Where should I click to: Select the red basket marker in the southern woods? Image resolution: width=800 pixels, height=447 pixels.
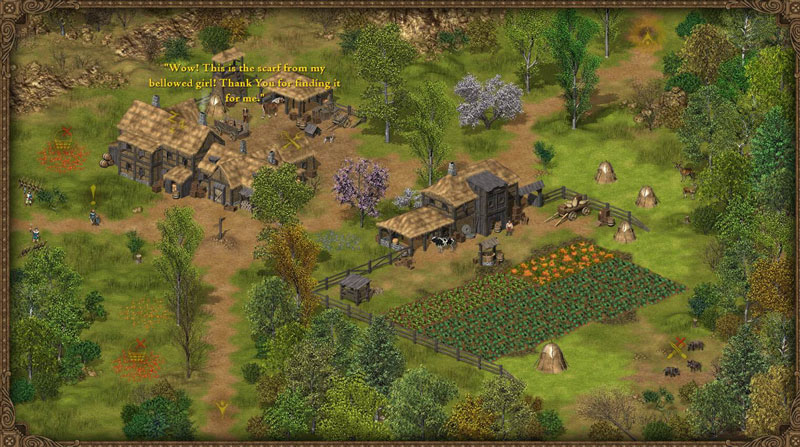point(137,355)
